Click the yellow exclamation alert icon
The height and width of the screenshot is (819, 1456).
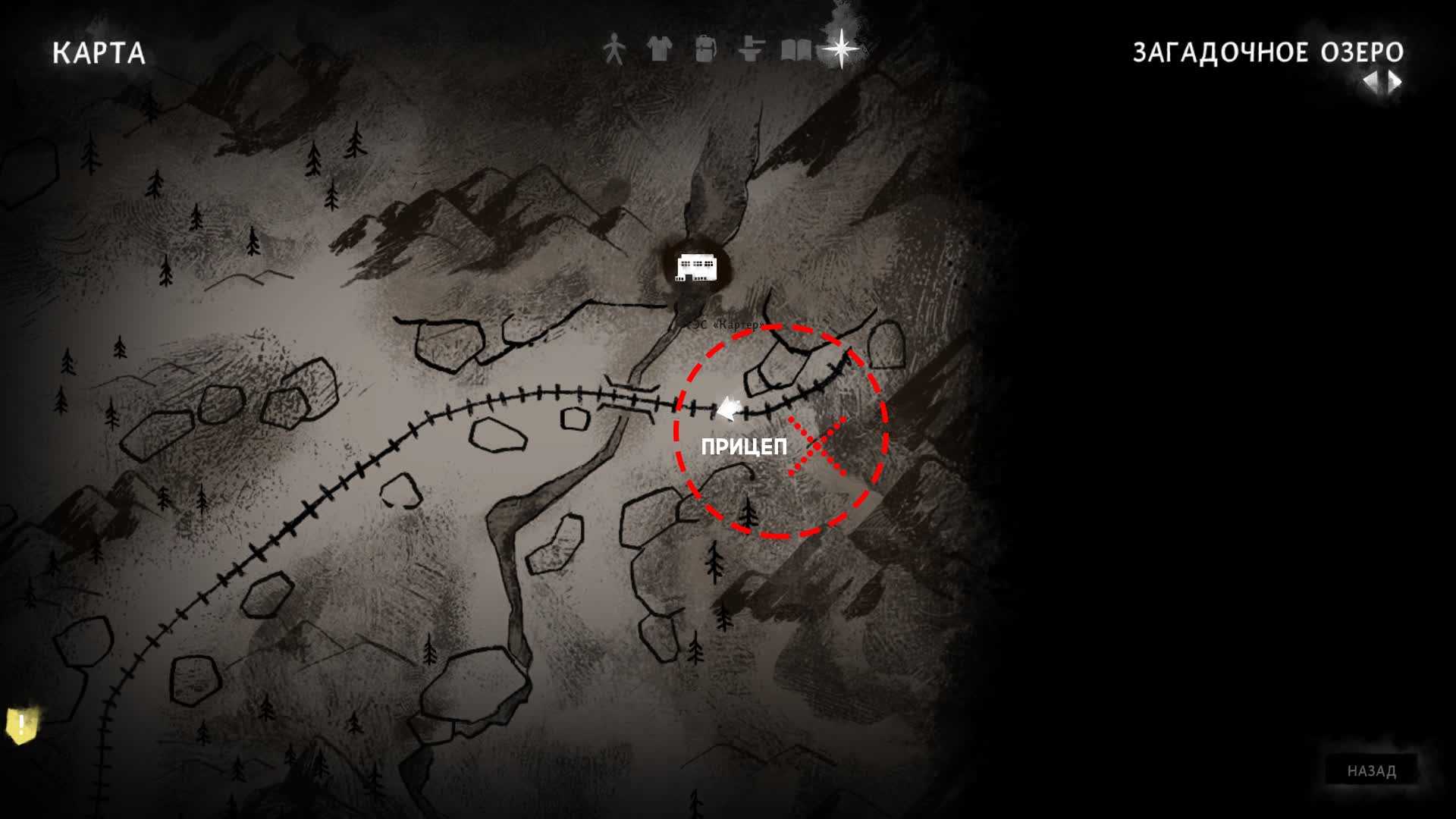click(22, 725)
